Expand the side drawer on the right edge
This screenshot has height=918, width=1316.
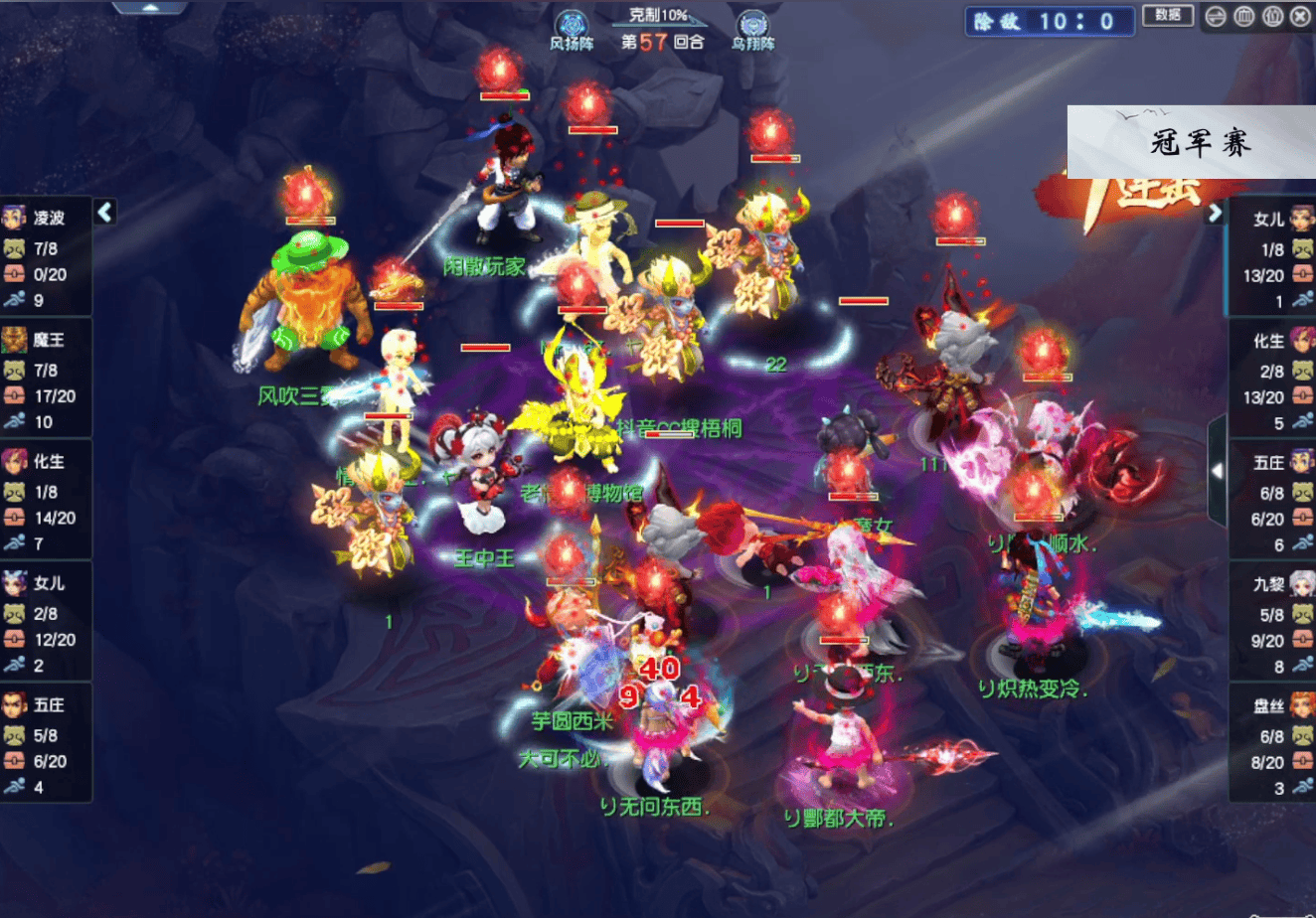pos(1217,470)
